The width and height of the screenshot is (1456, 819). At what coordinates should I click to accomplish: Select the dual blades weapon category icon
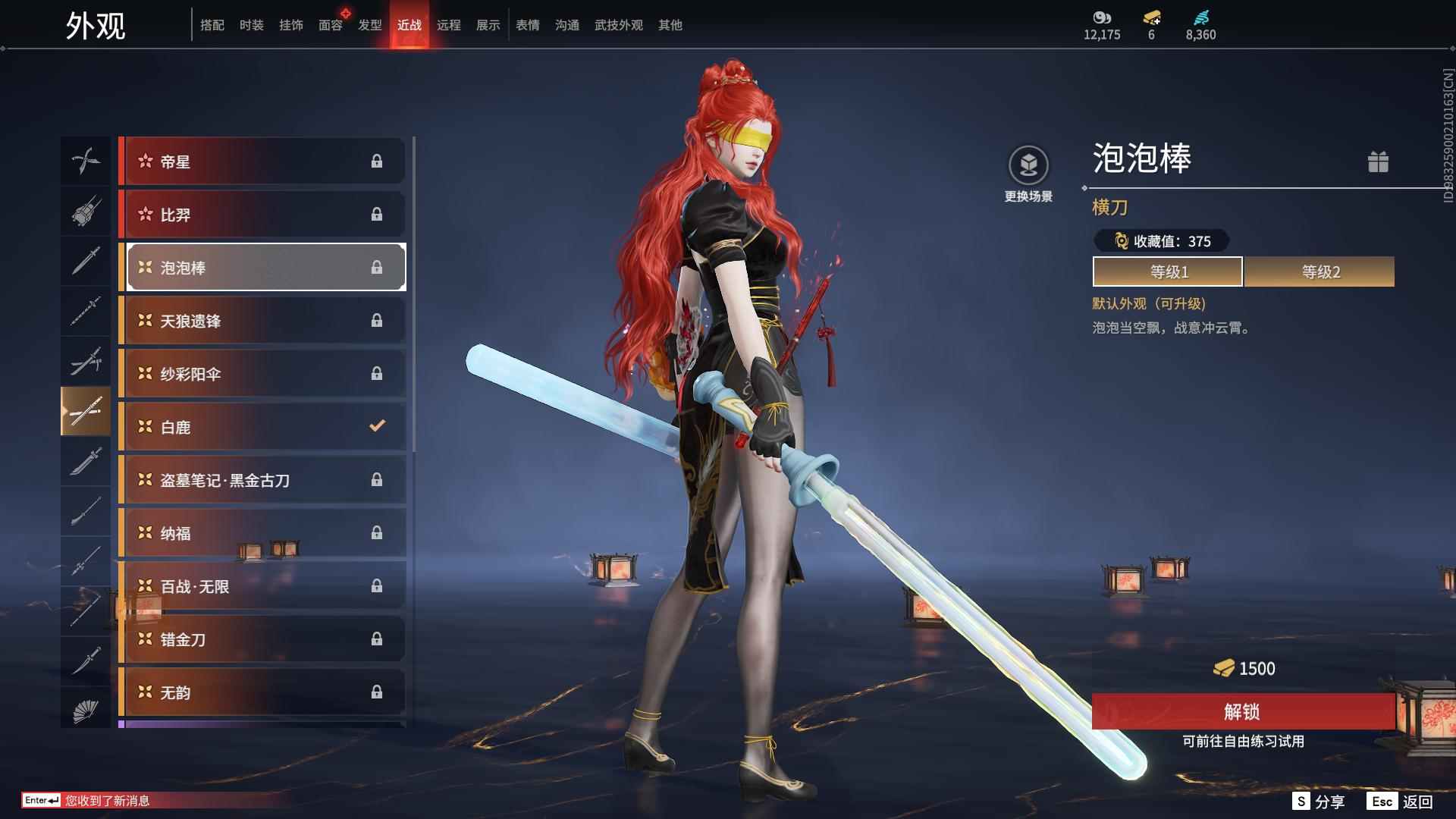point(86,161)
